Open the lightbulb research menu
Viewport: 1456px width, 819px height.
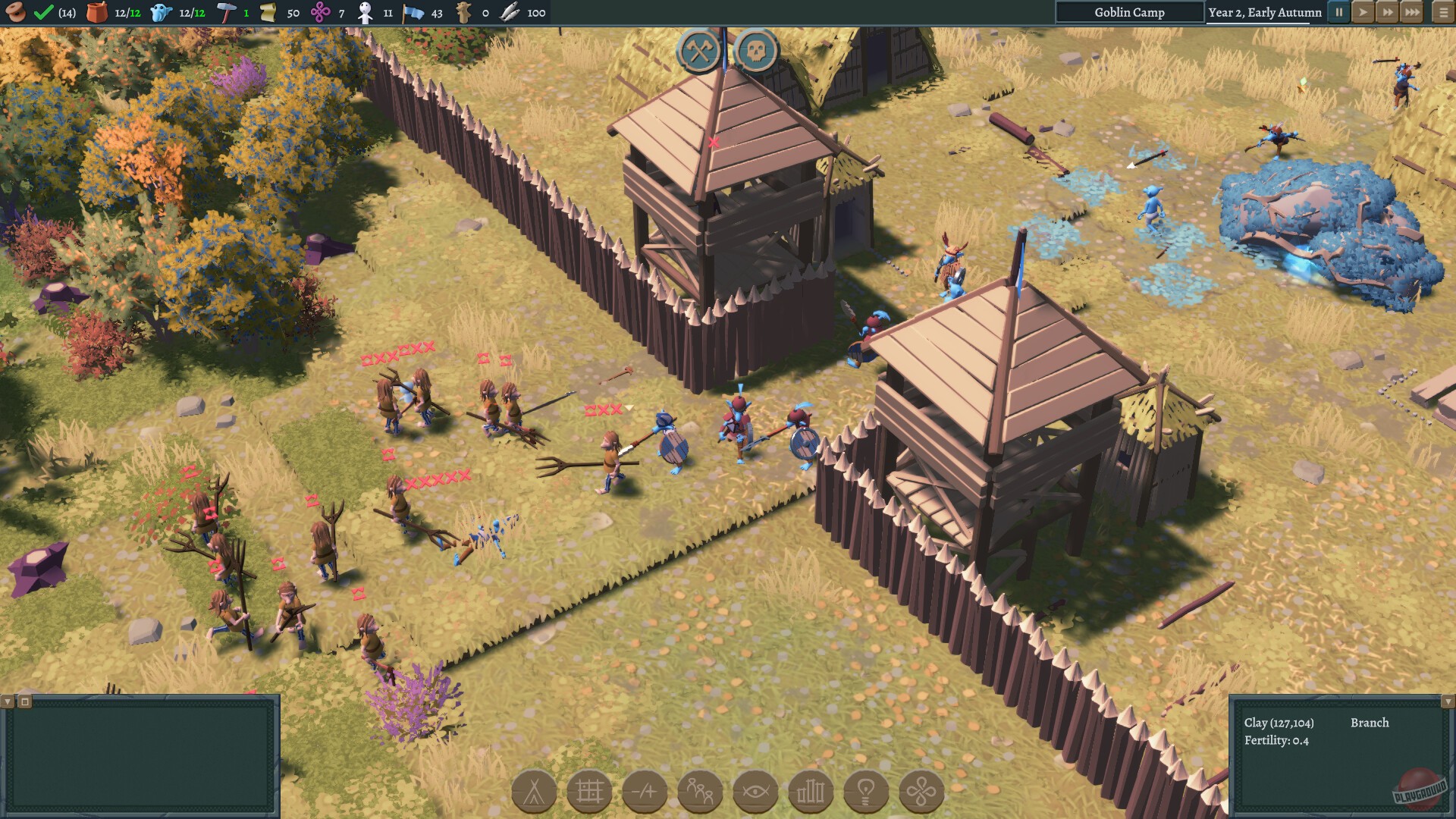point(868,791)
